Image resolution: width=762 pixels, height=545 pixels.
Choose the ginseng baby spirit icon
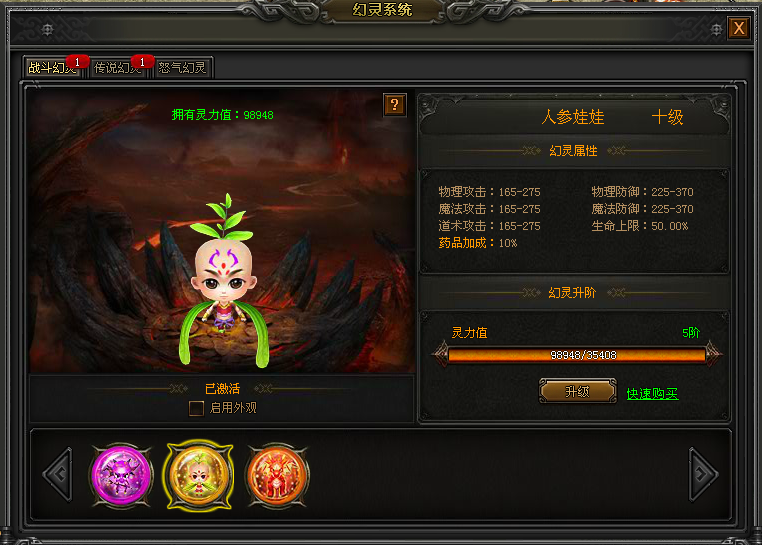pyautogui.click(x=198, y=473)
